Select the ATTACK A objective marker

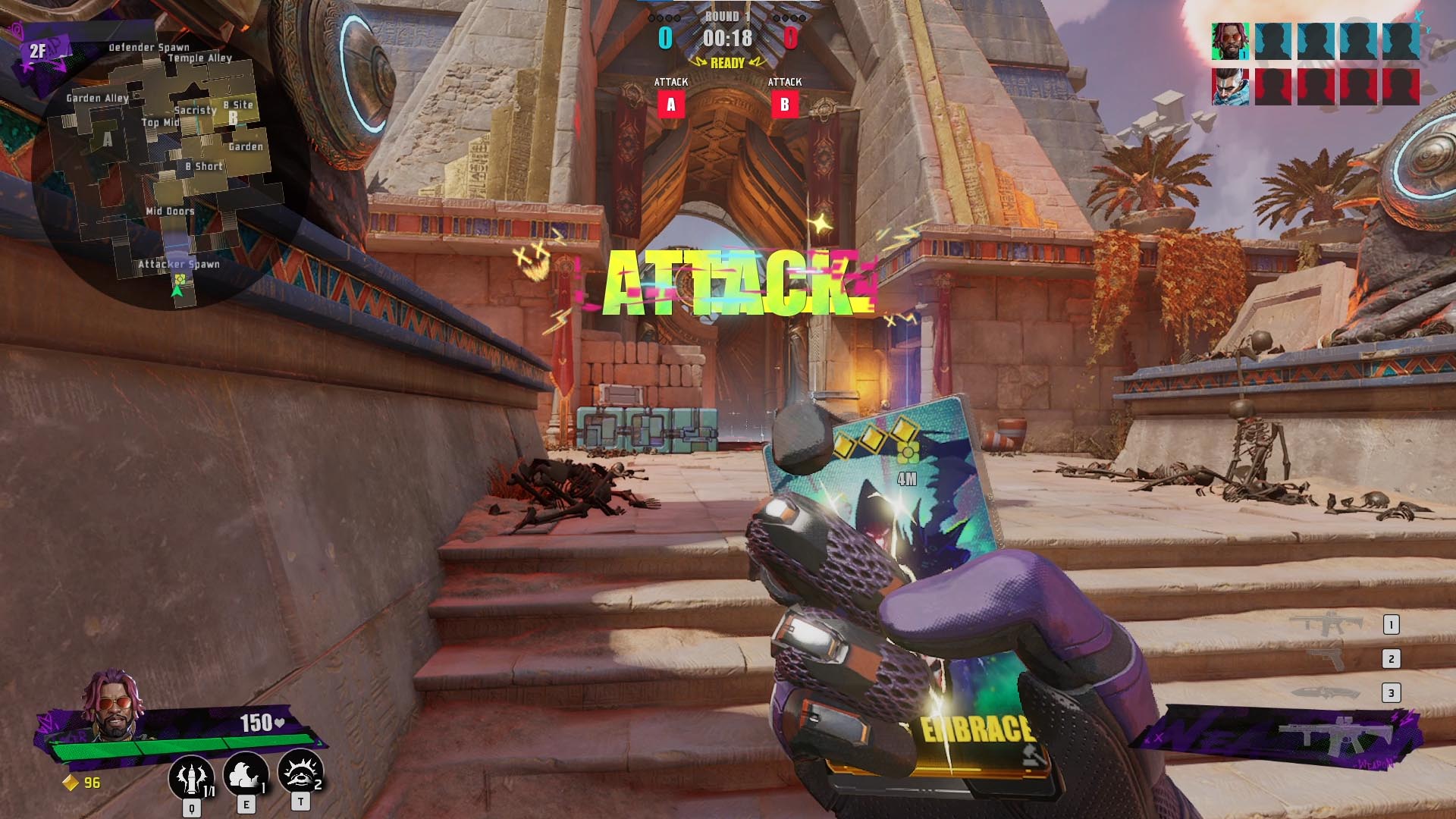(x=670, y=106)
